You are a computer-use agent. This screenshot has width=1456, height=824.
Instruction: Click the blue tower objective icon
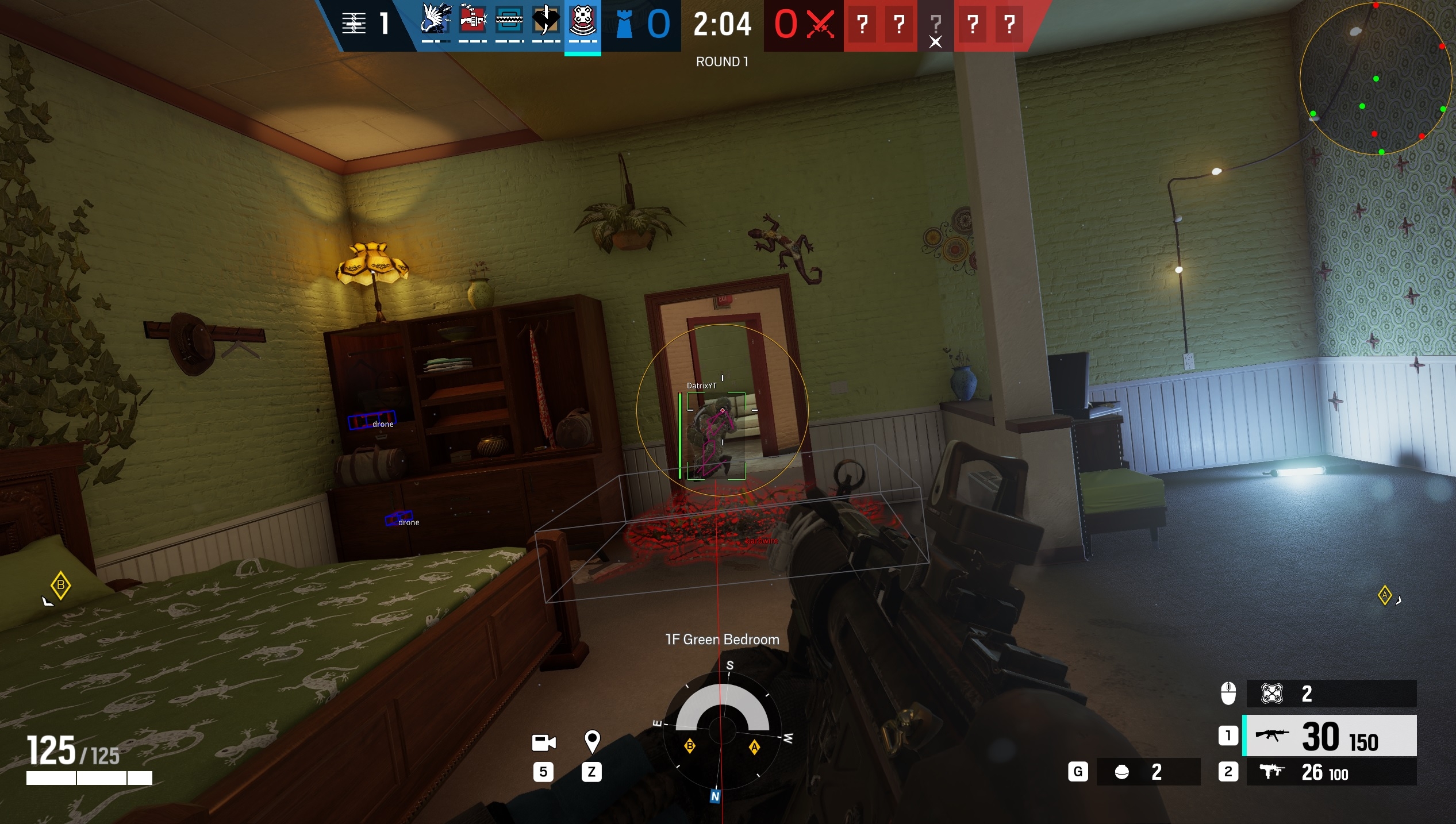(624, 24)
